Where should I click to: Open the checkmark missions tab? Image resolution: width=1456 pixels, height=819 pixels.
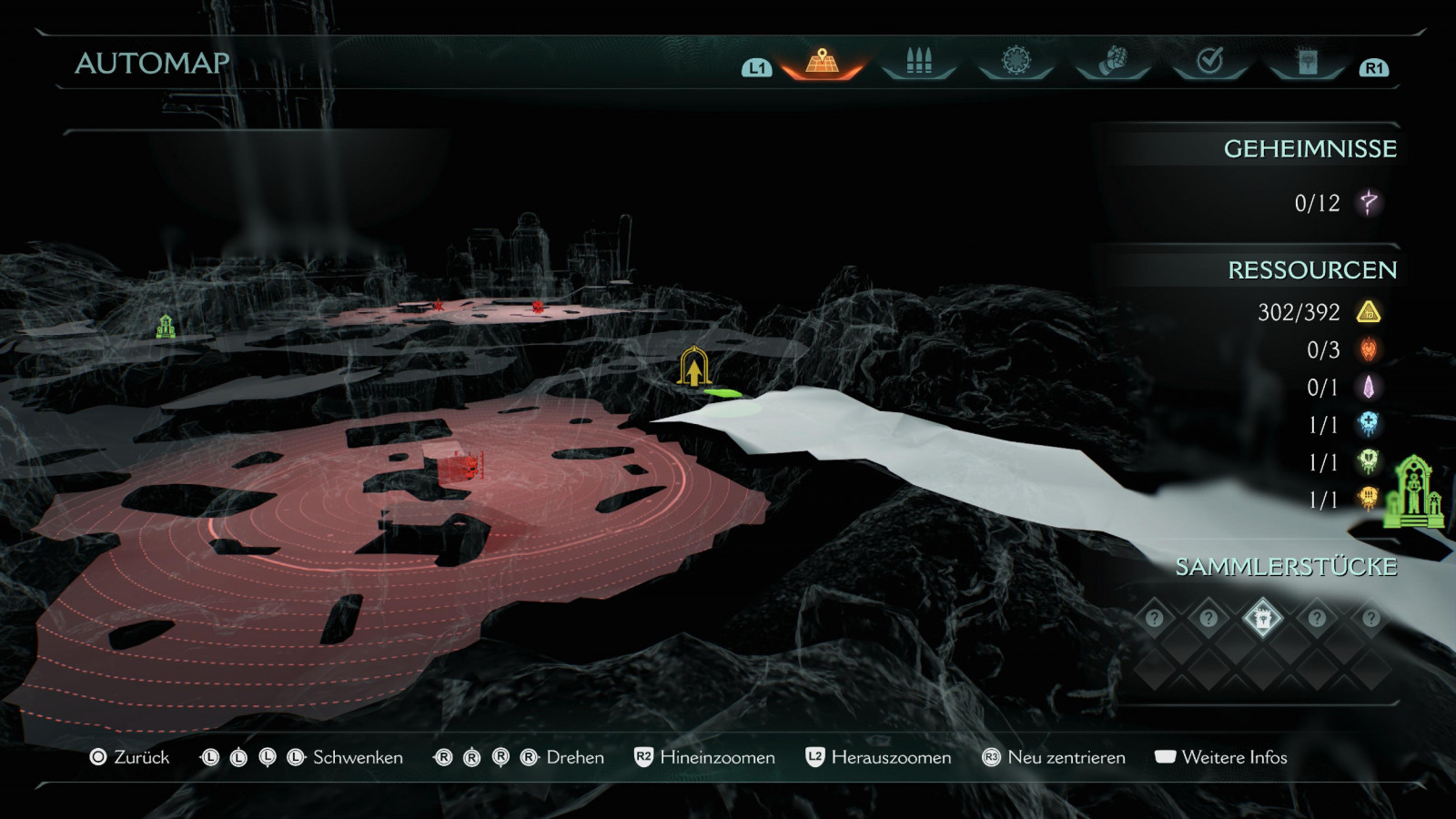point(1209,62)
